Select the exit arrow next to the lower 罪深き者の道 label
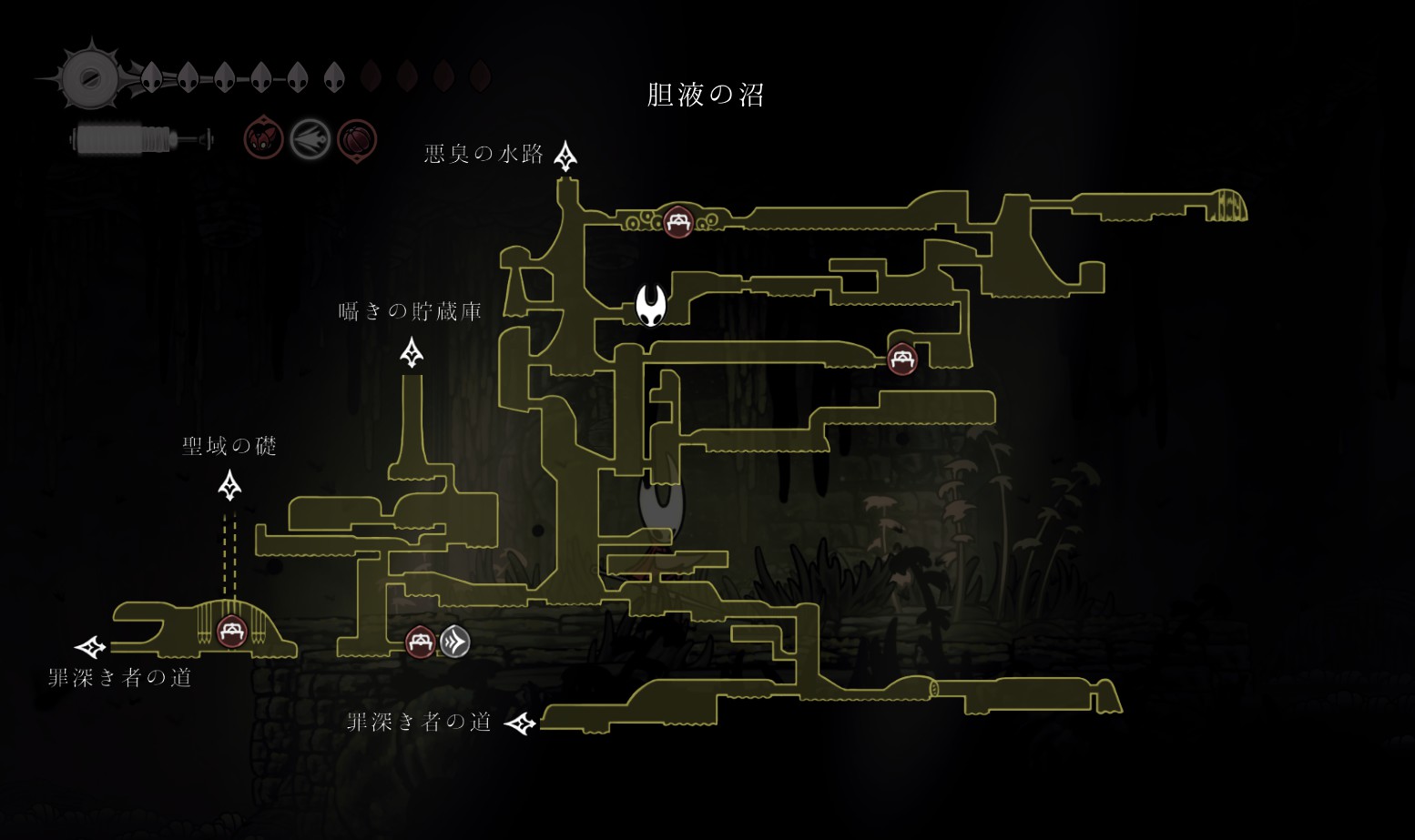Image resolution: width=1415 pixels, height=840 pixels. (521, 724)
